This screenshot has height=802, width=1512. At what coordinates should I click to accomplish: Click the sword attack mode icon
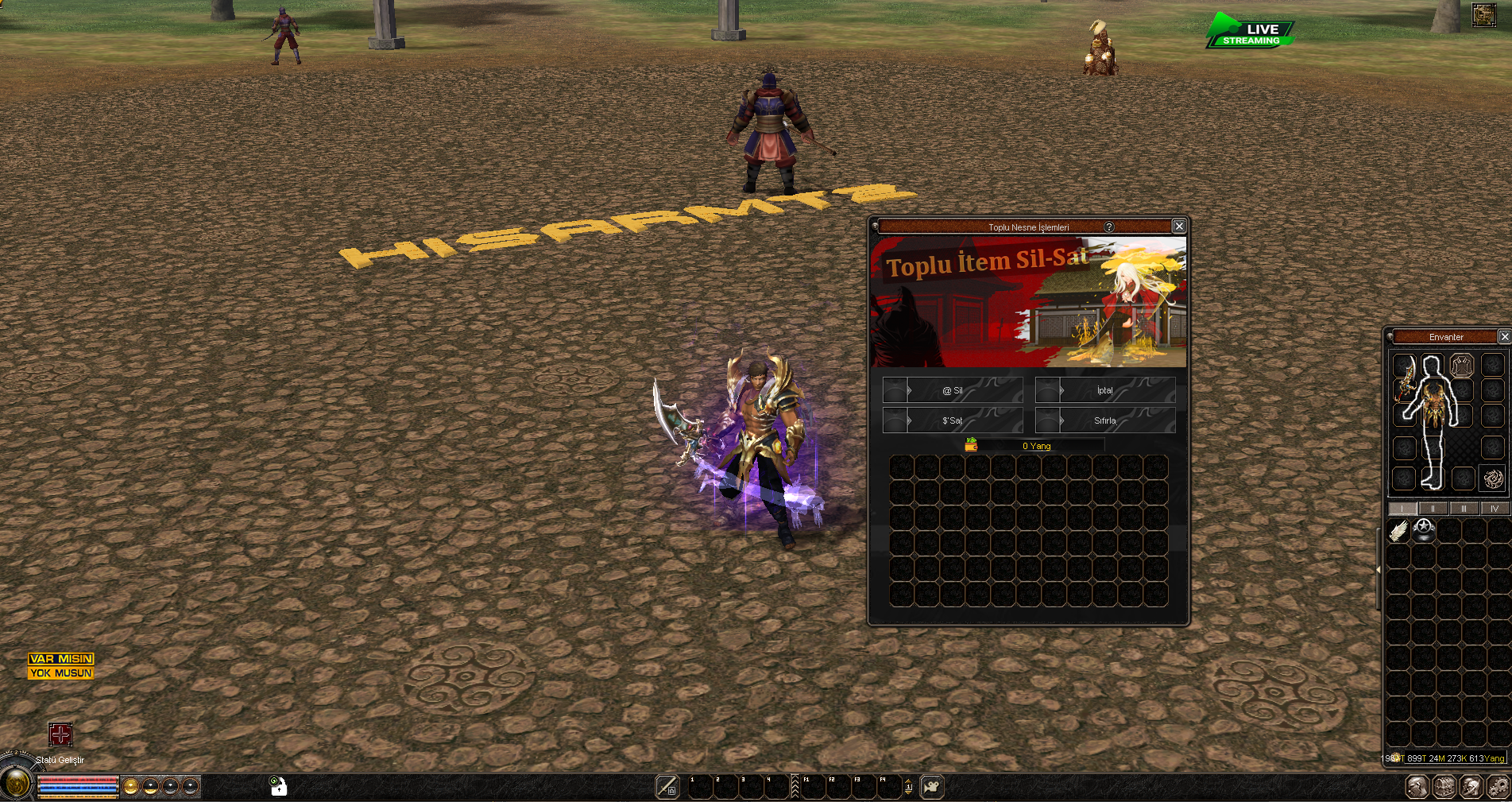667,787
